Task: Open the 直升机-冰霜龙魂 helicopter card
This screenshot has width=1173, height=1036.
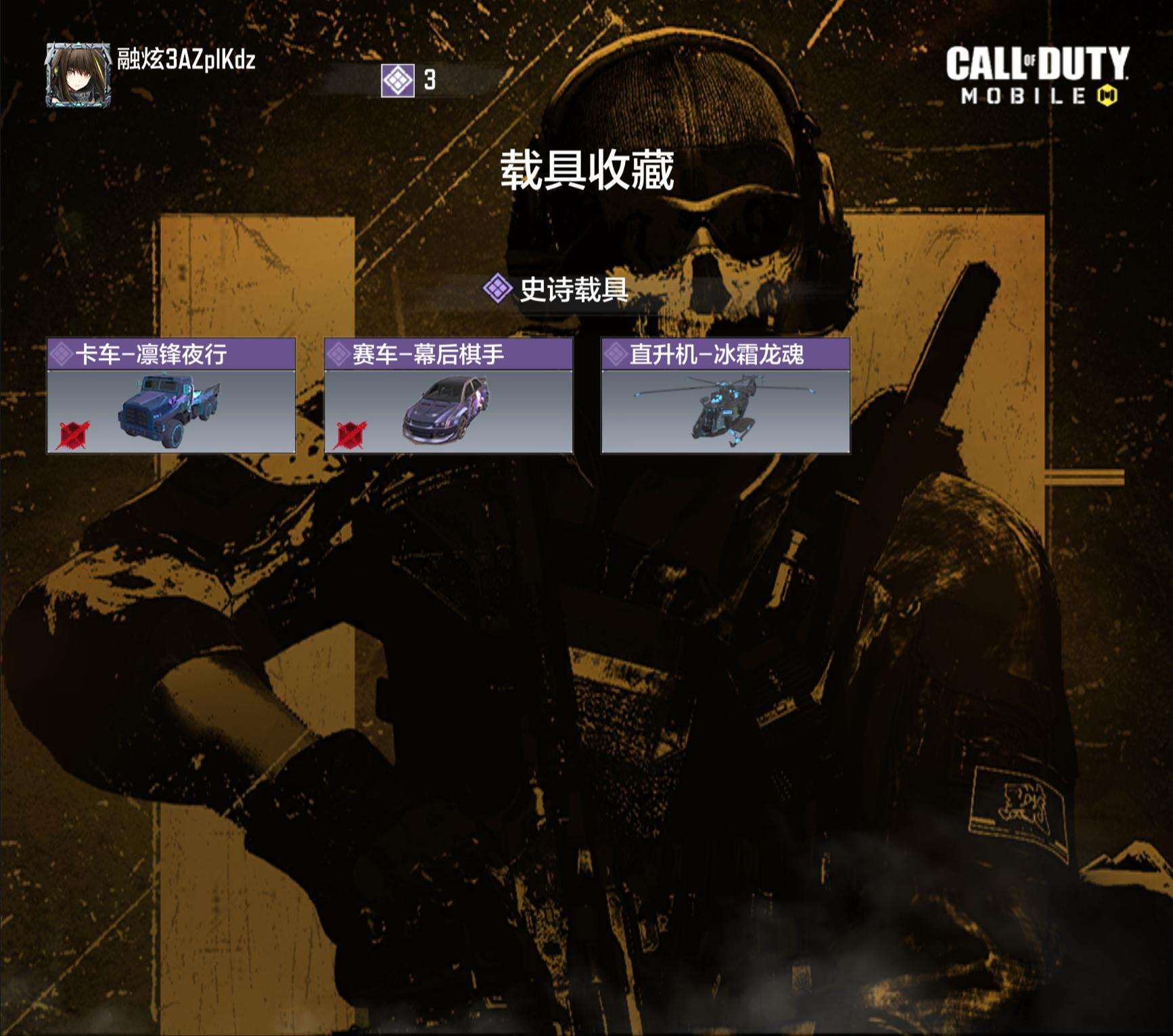Action: pos(725,396)
